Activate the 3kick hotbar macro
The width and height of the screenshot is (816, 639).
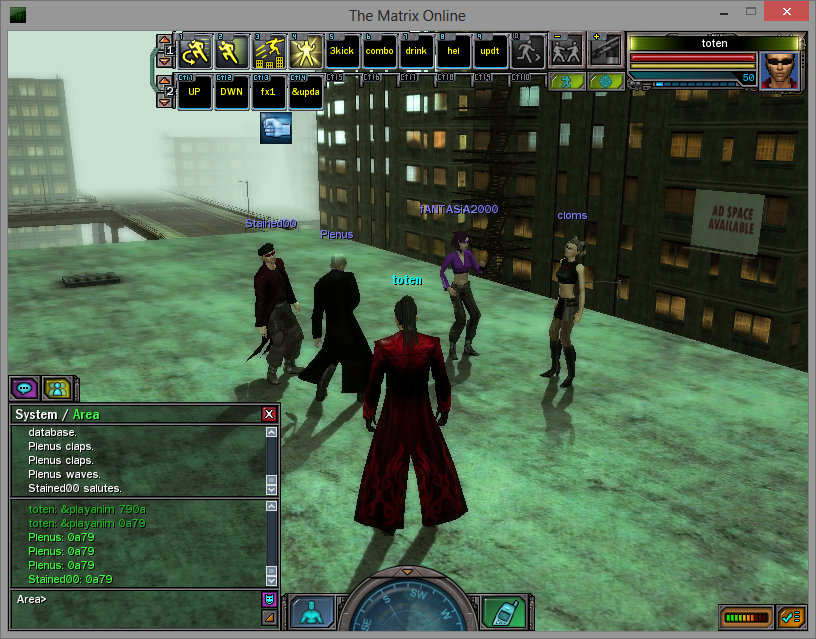click(343, 51)
